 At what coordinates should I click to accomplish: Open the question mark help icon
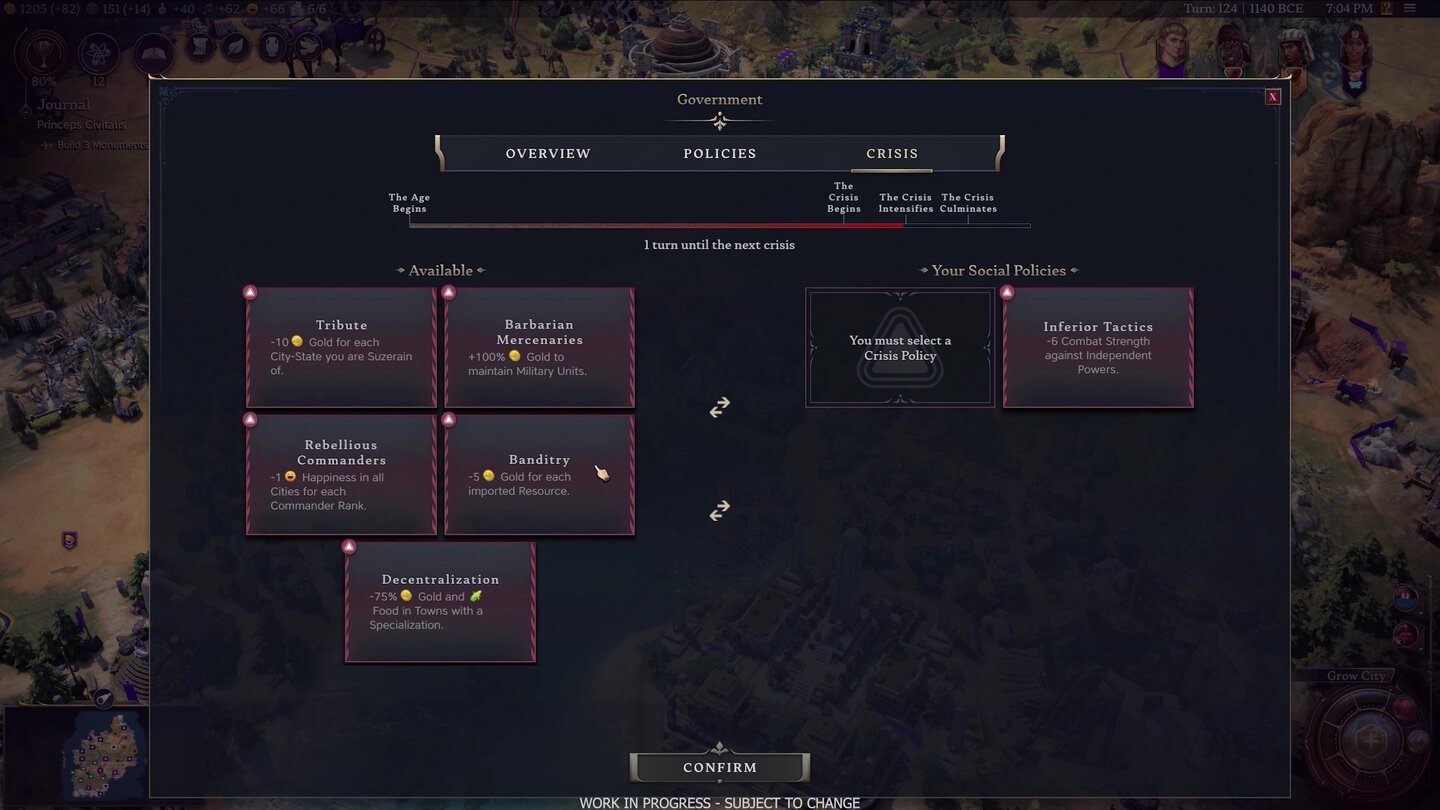click(1387, 8)
